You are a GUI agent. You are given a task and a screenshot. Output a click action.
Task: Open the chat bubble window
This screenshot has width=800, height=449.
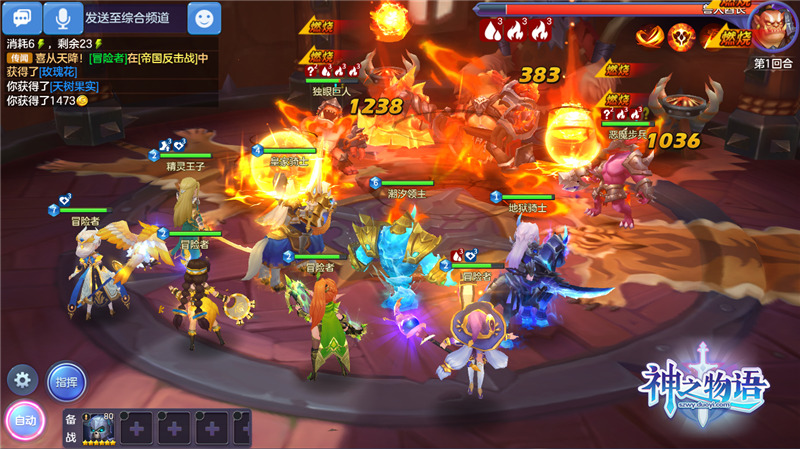pos(27,17)
